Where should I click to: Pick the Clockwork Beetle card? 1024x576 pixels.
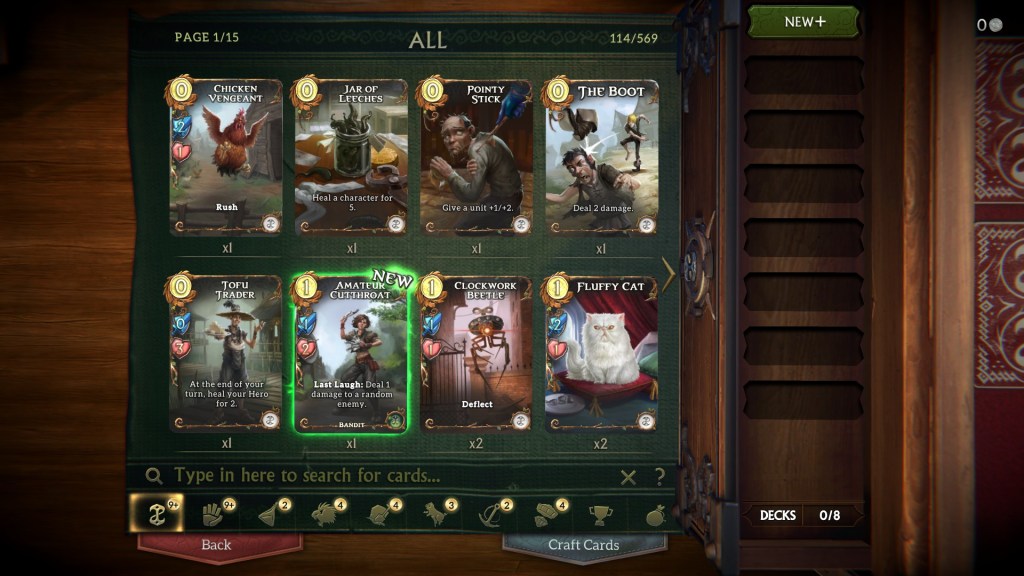pos(476,353)
